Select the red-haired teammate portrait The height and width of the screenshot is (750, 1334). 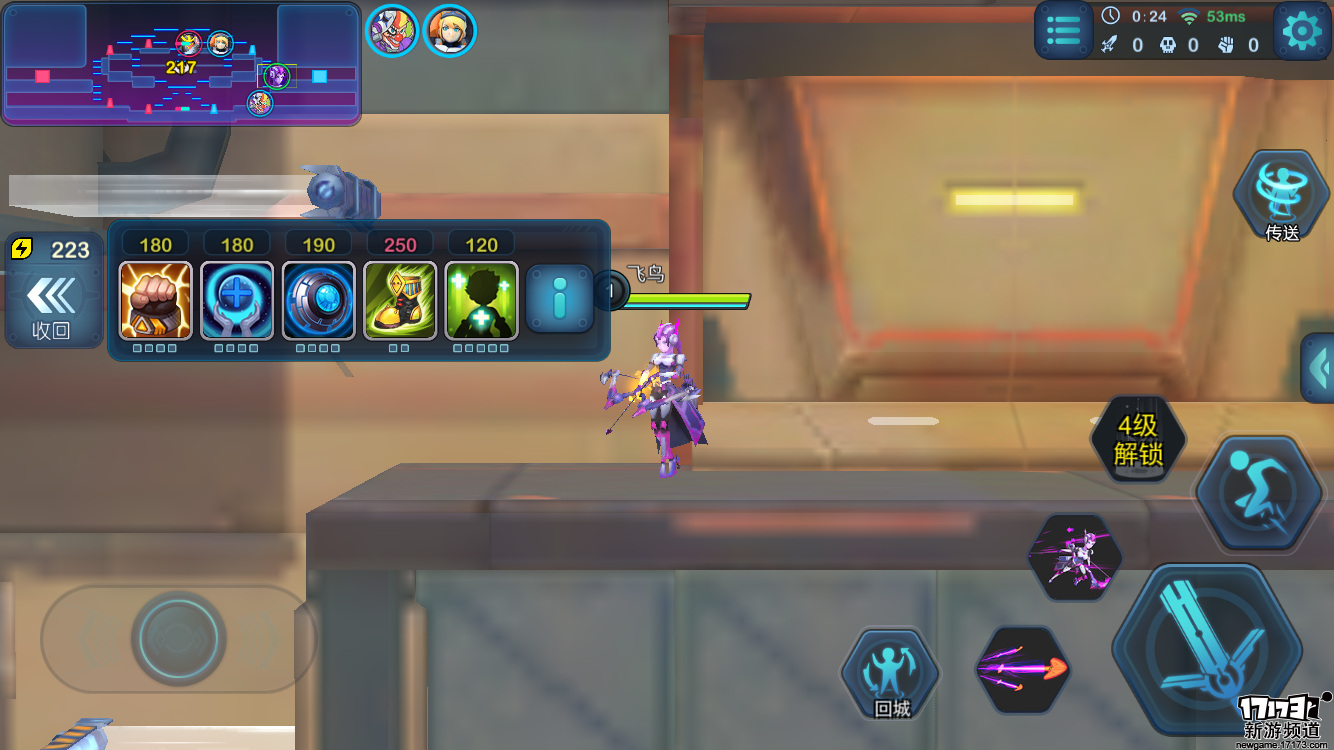[391, 31]
